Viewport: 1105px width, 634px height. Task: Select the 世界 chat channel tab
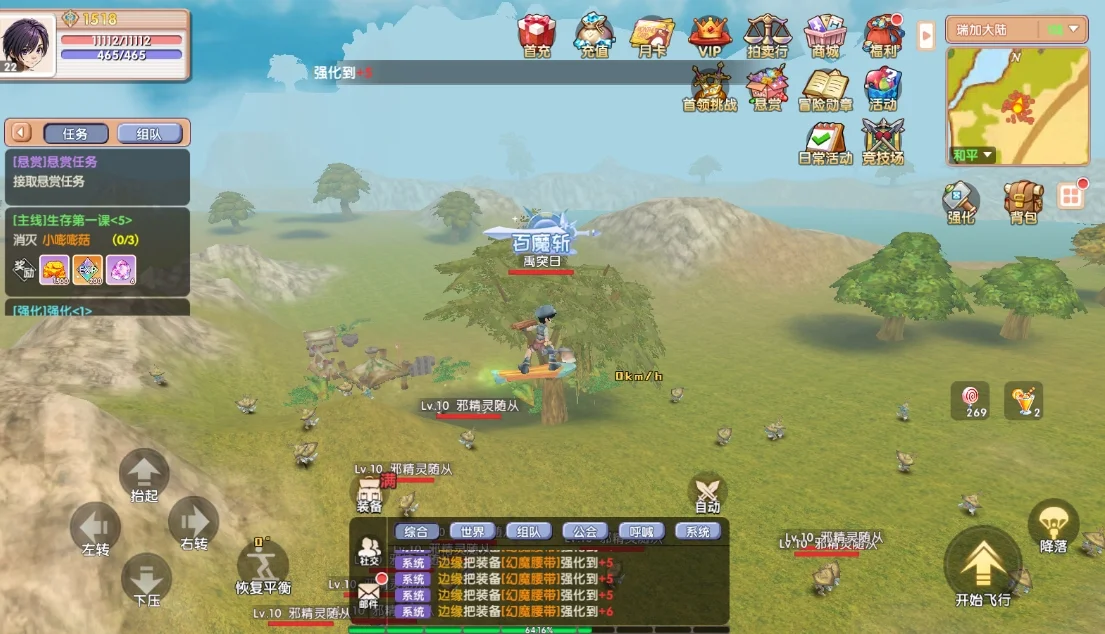click(472, 532)
